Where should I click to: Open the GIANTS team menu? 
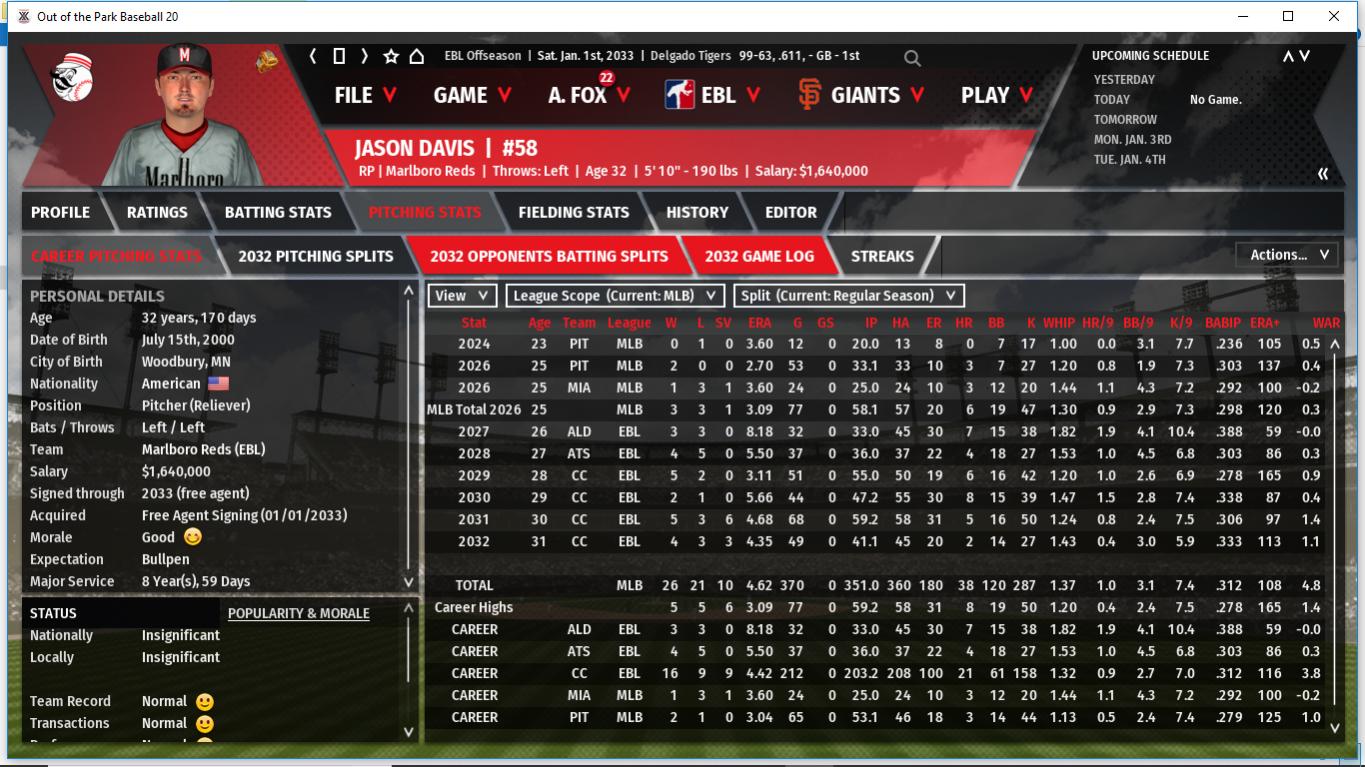click(x=861, y=95)
